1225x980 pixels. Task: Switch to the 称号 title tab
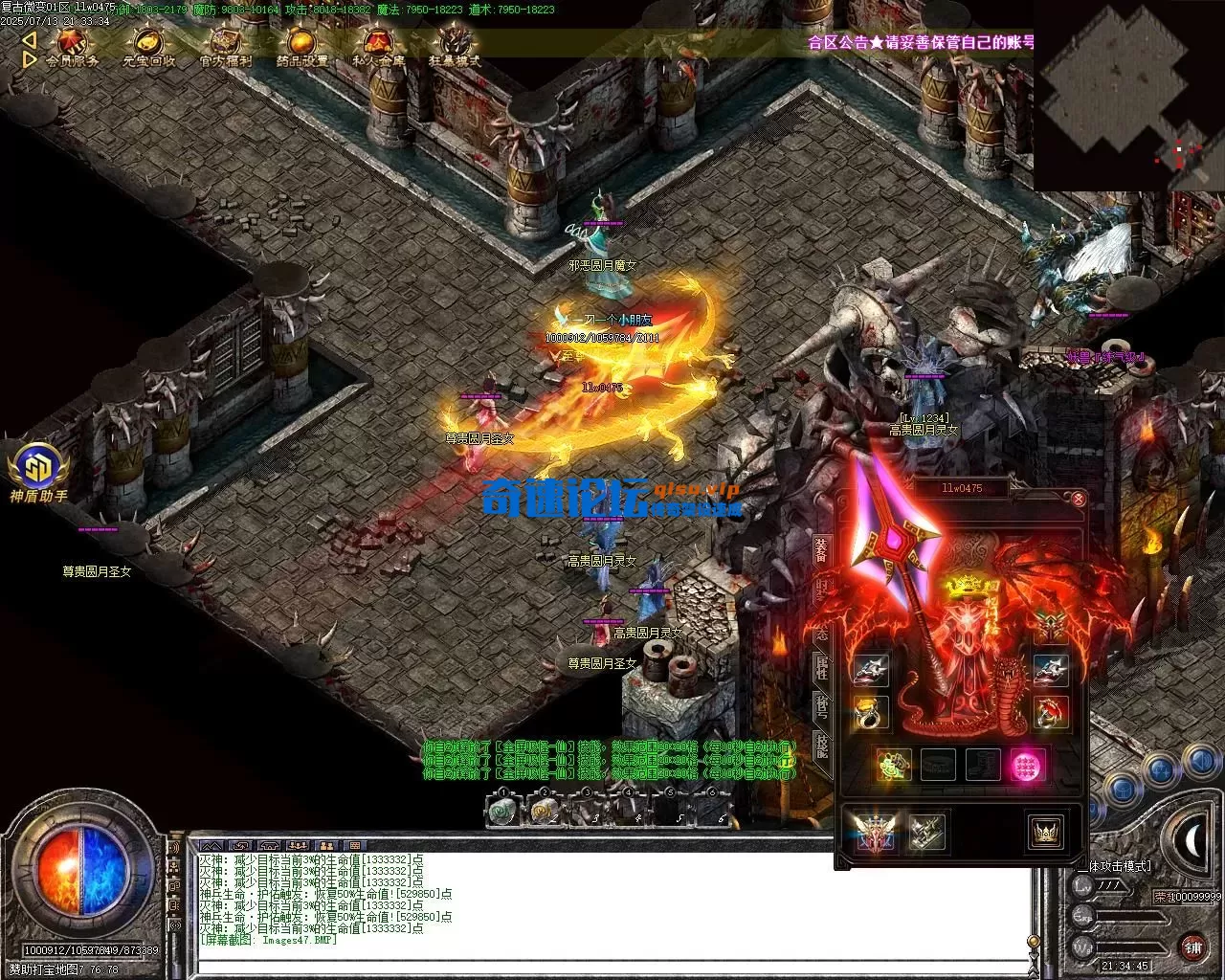822,706
